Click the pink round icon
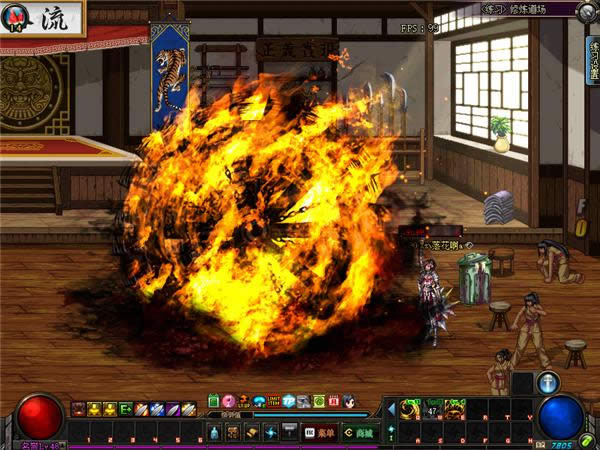This screenshot has width=600, height=450. tap(229, 401)
